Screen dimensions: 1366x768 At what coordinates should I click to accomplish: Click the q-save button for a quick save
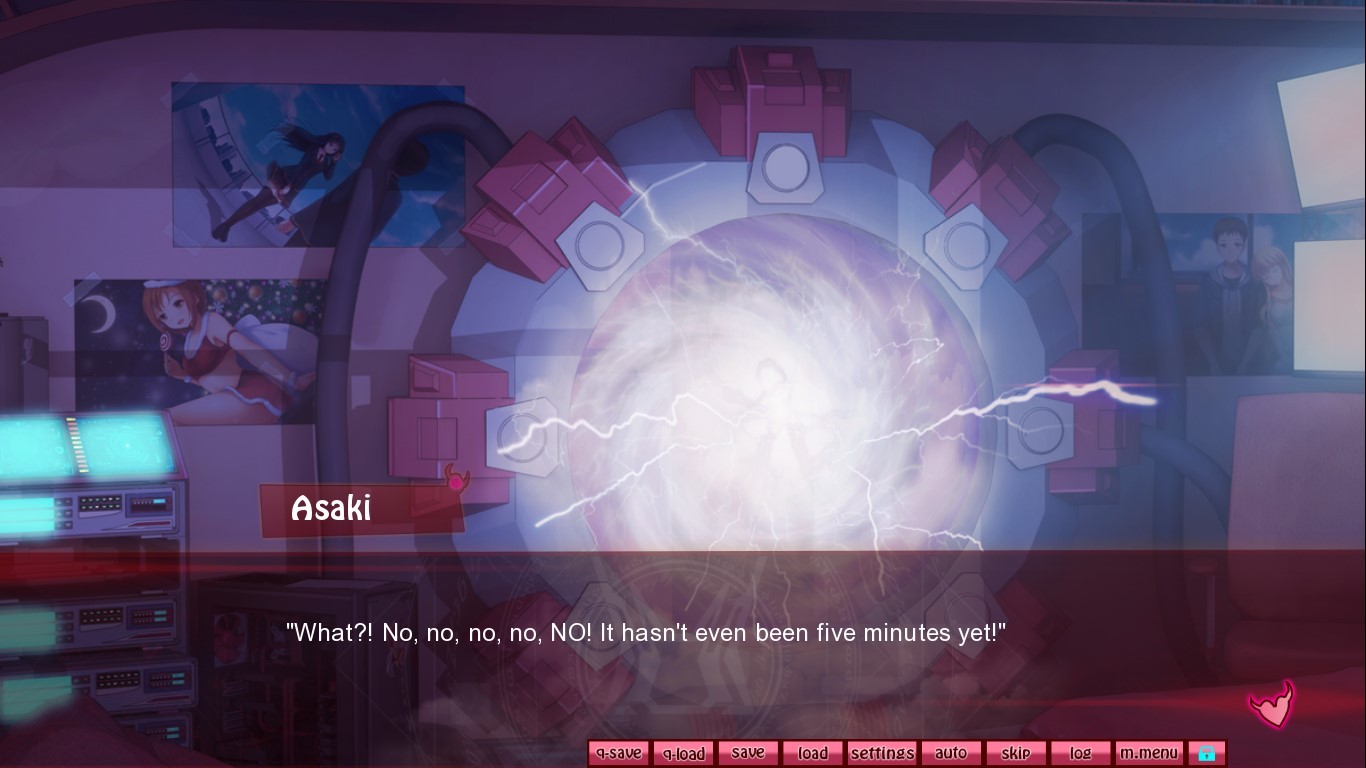pyautogui.click(x=618, y=752)
